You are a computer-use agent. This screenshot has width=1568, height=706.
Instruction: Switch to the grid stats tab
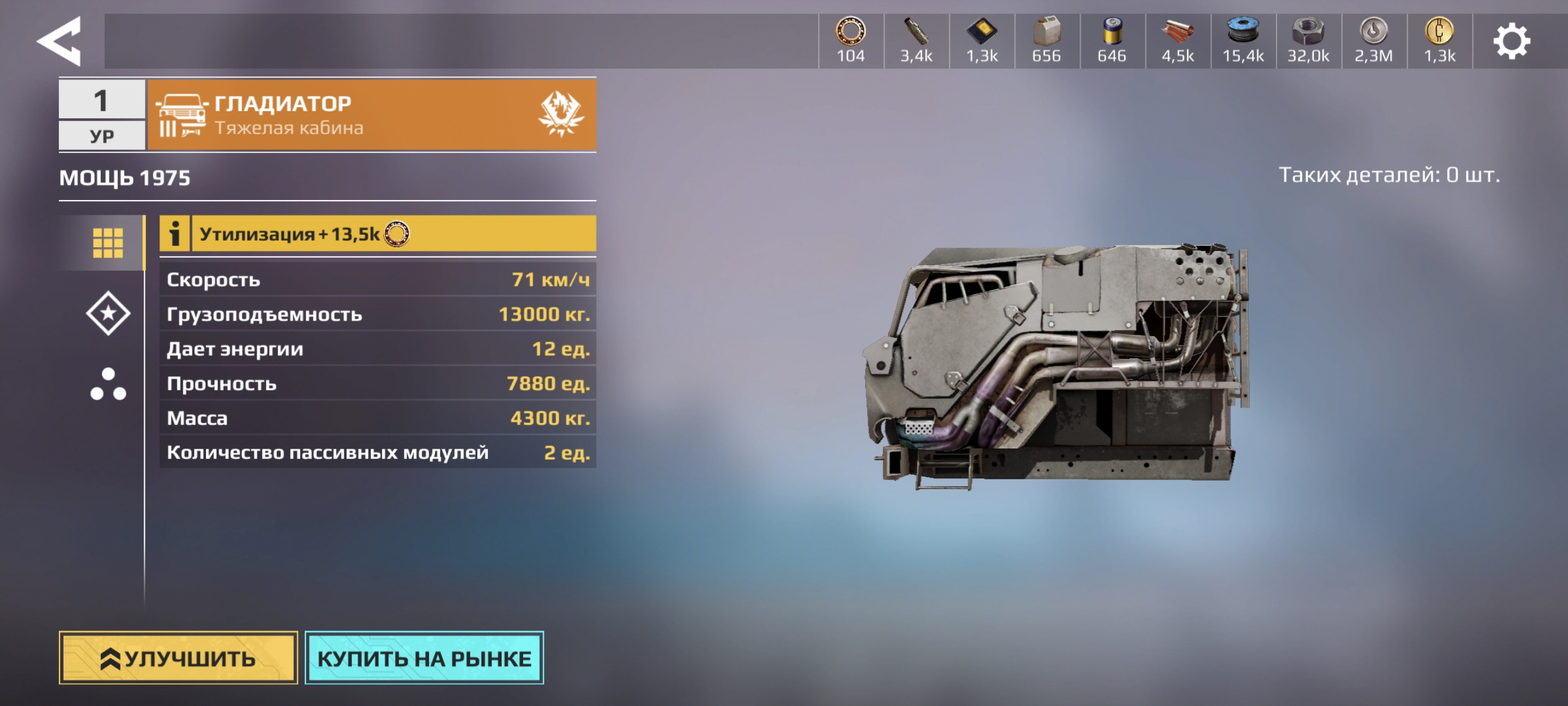pos(108,243)
